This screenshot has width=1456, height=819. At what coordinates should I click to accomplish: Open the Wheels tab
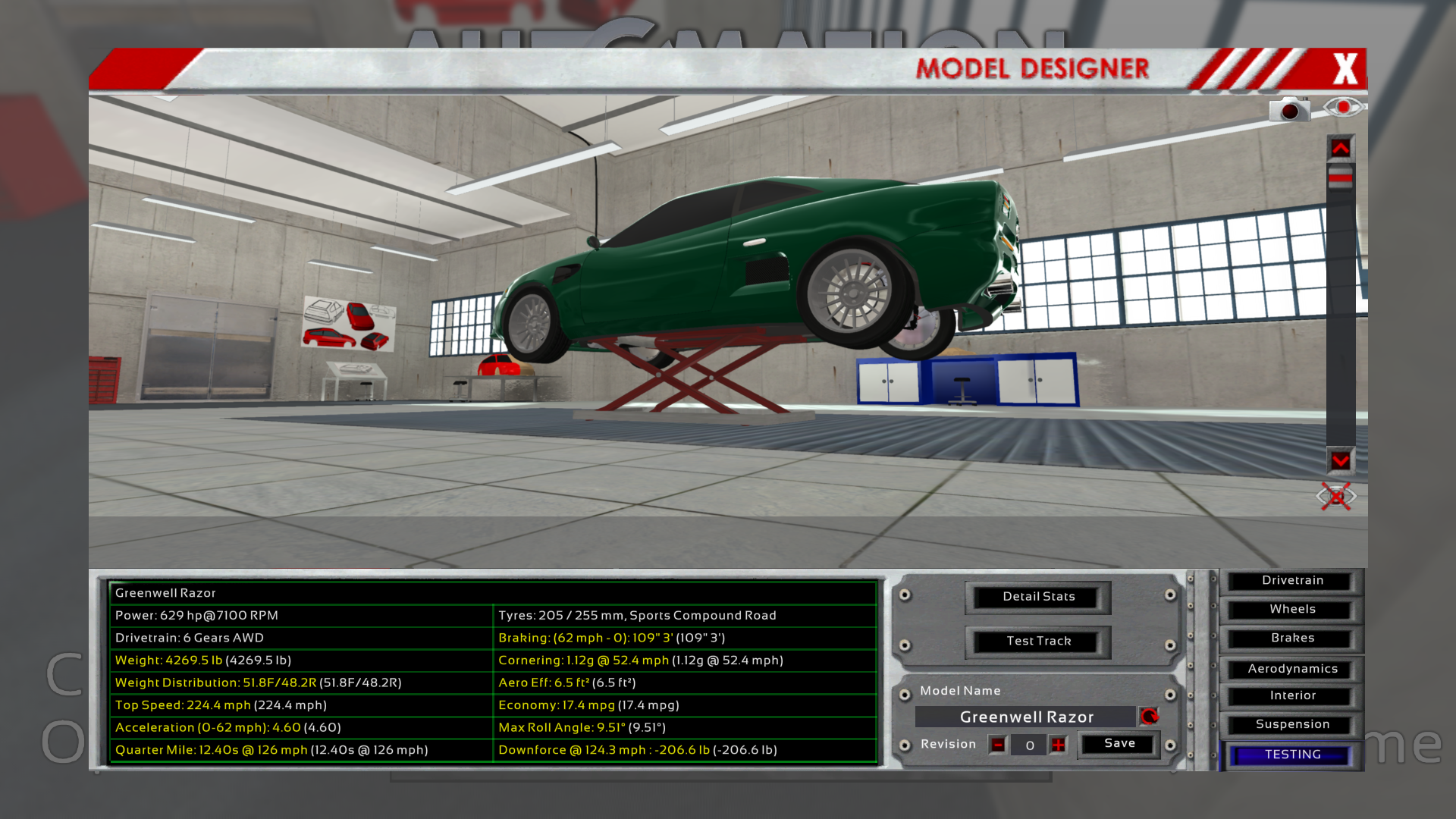click(1292, 610)
